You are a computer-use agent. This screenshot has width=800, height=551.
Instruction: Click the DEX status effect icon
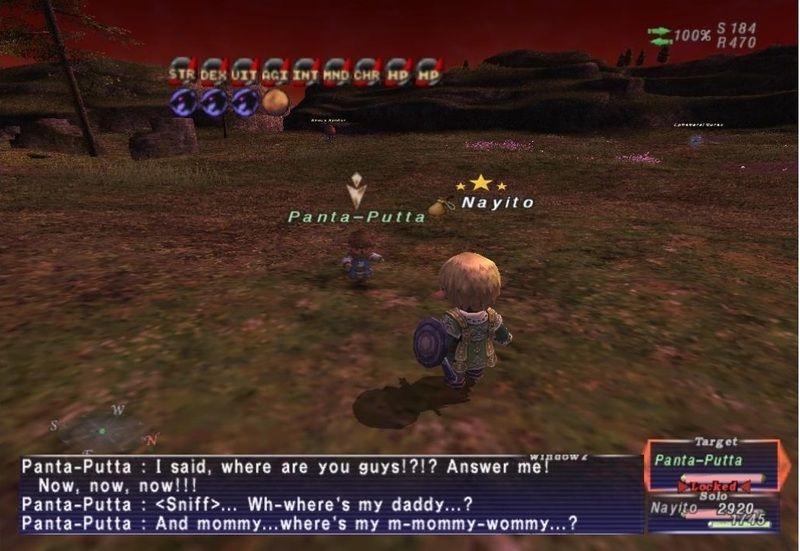pos(213,72)
